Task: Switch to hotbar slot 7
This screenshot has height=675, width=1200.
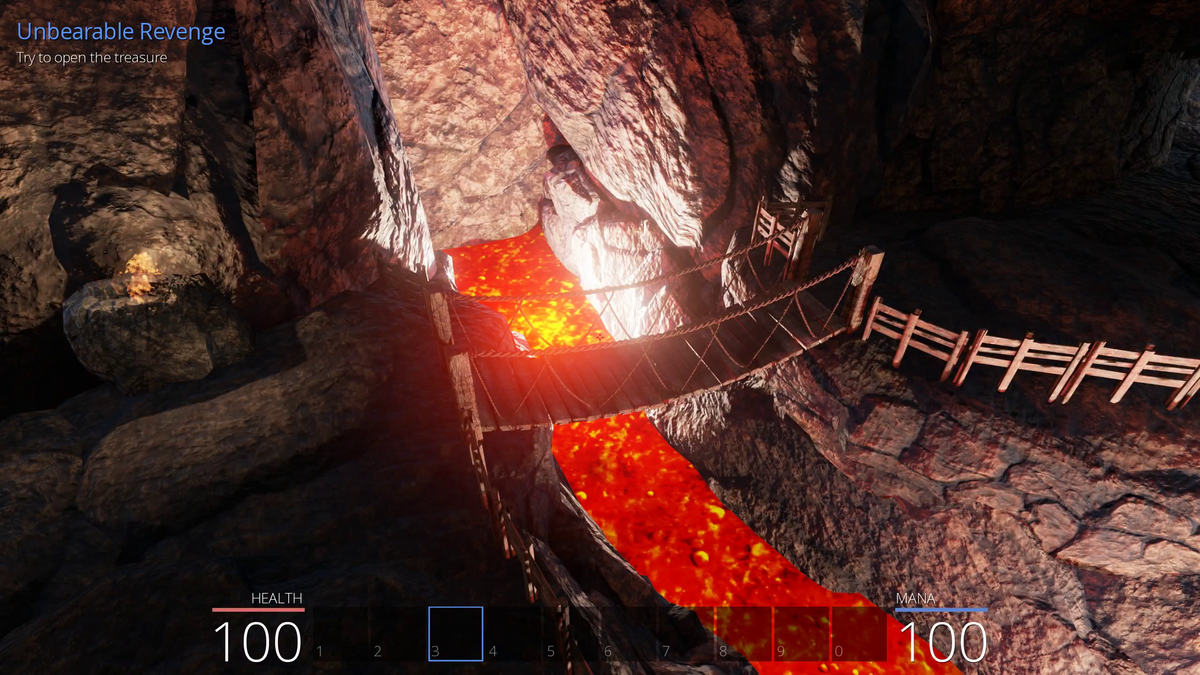Action: pyautogui.click(x=688, y=634)
